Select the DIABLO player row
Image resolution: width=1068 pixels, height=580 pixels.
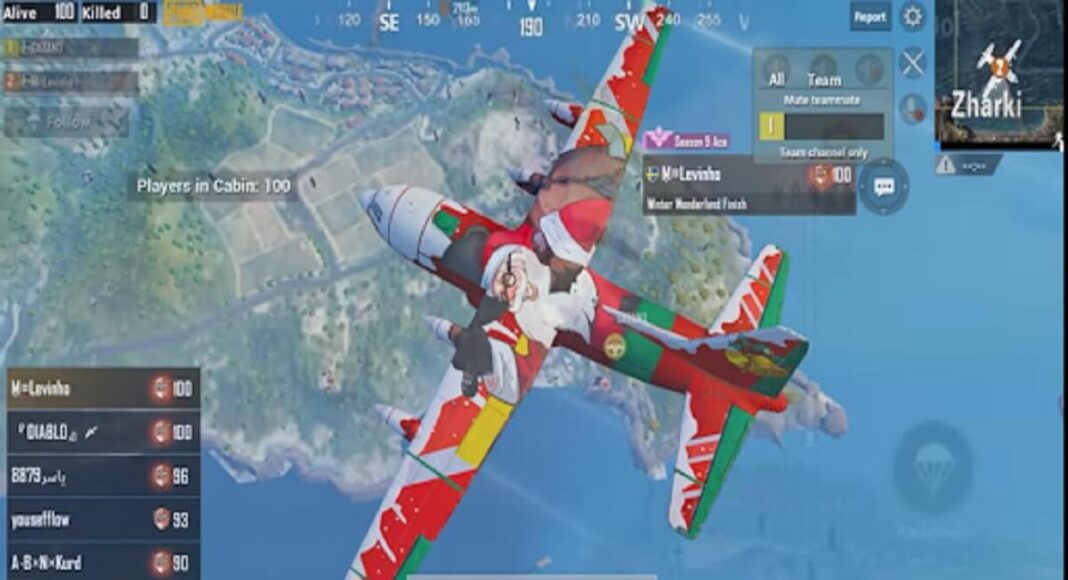point(102,431)
